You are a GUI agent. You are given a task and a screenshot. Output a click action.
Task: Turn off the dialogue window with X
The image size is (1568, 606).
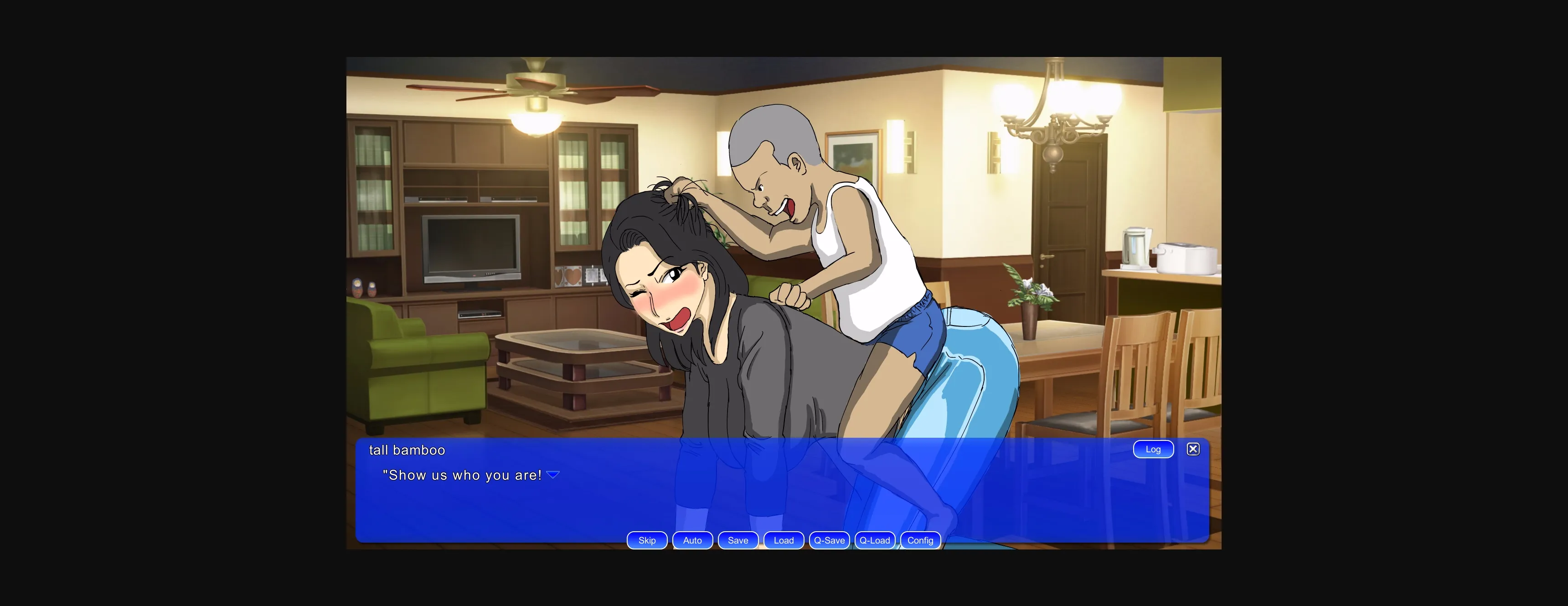click(1193, 449)
